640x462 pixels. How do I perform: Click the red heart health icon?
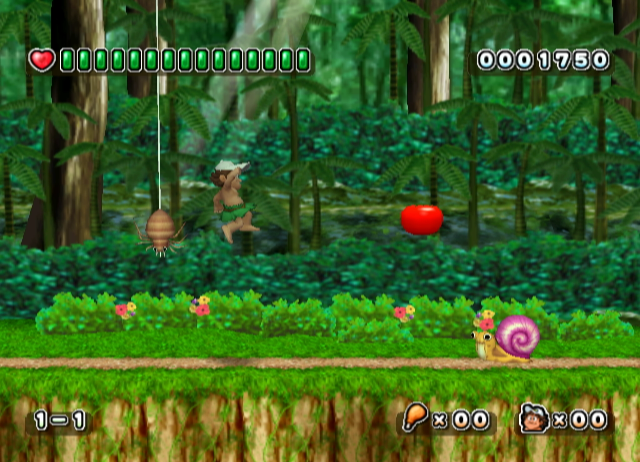point(42,60)
